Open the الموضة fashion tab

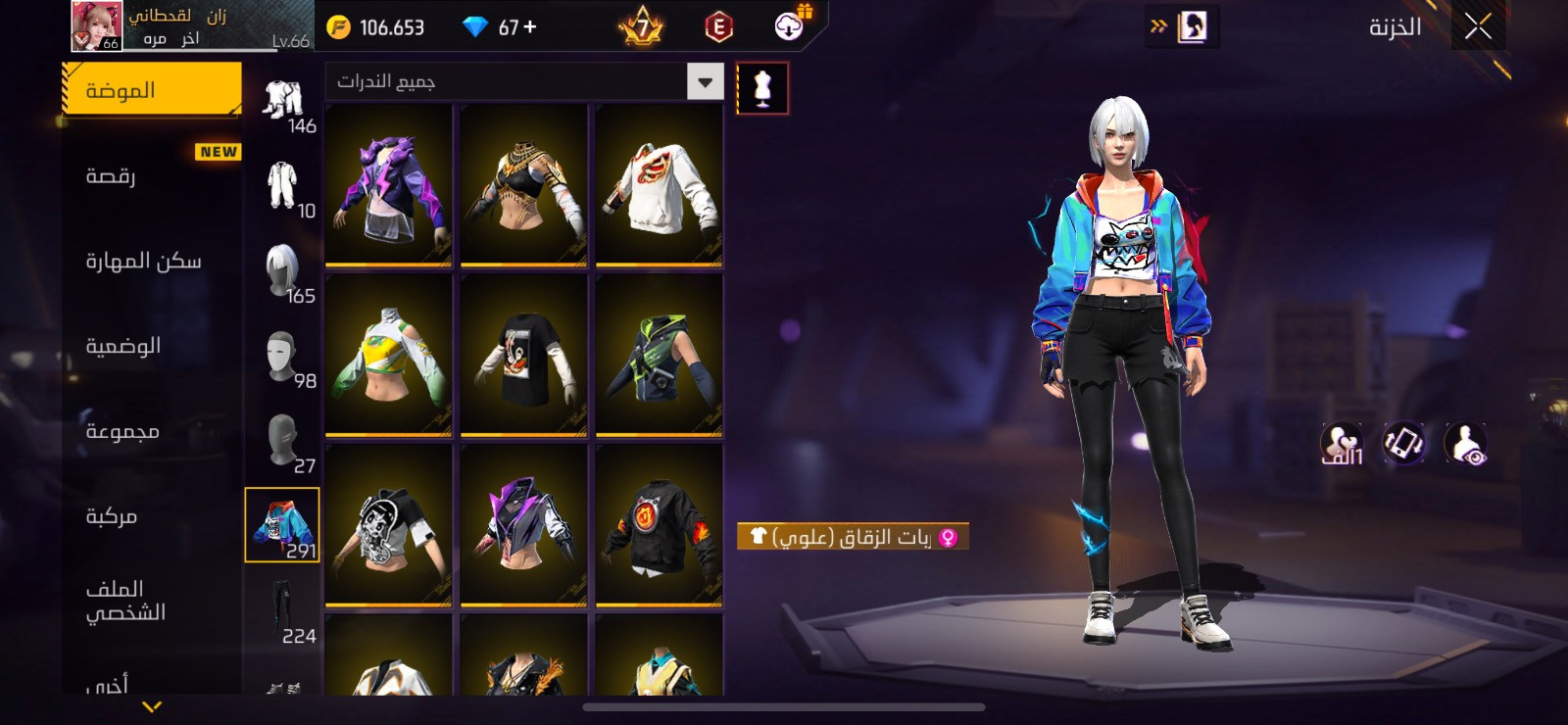(x=151, y=90)
